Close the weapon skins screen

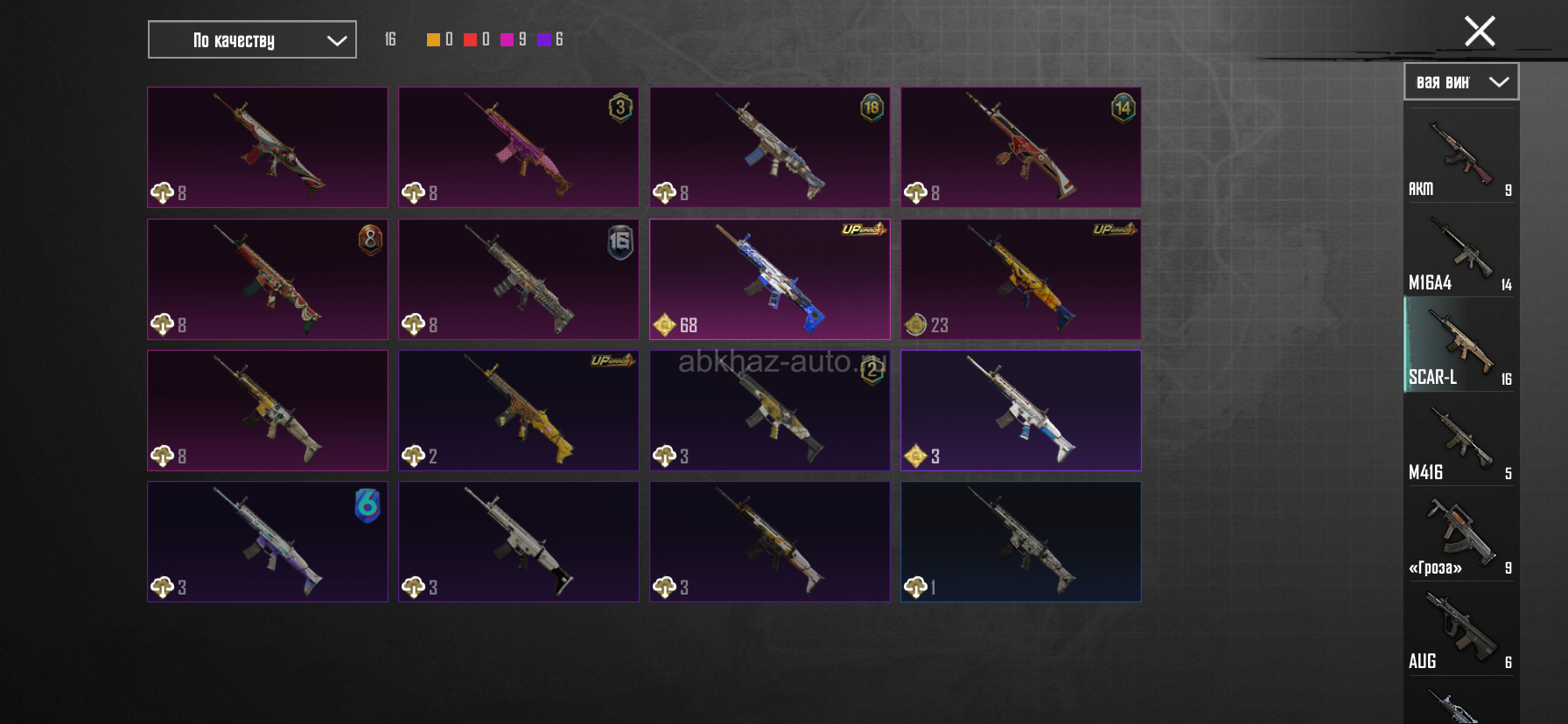tap(1480, 31)
